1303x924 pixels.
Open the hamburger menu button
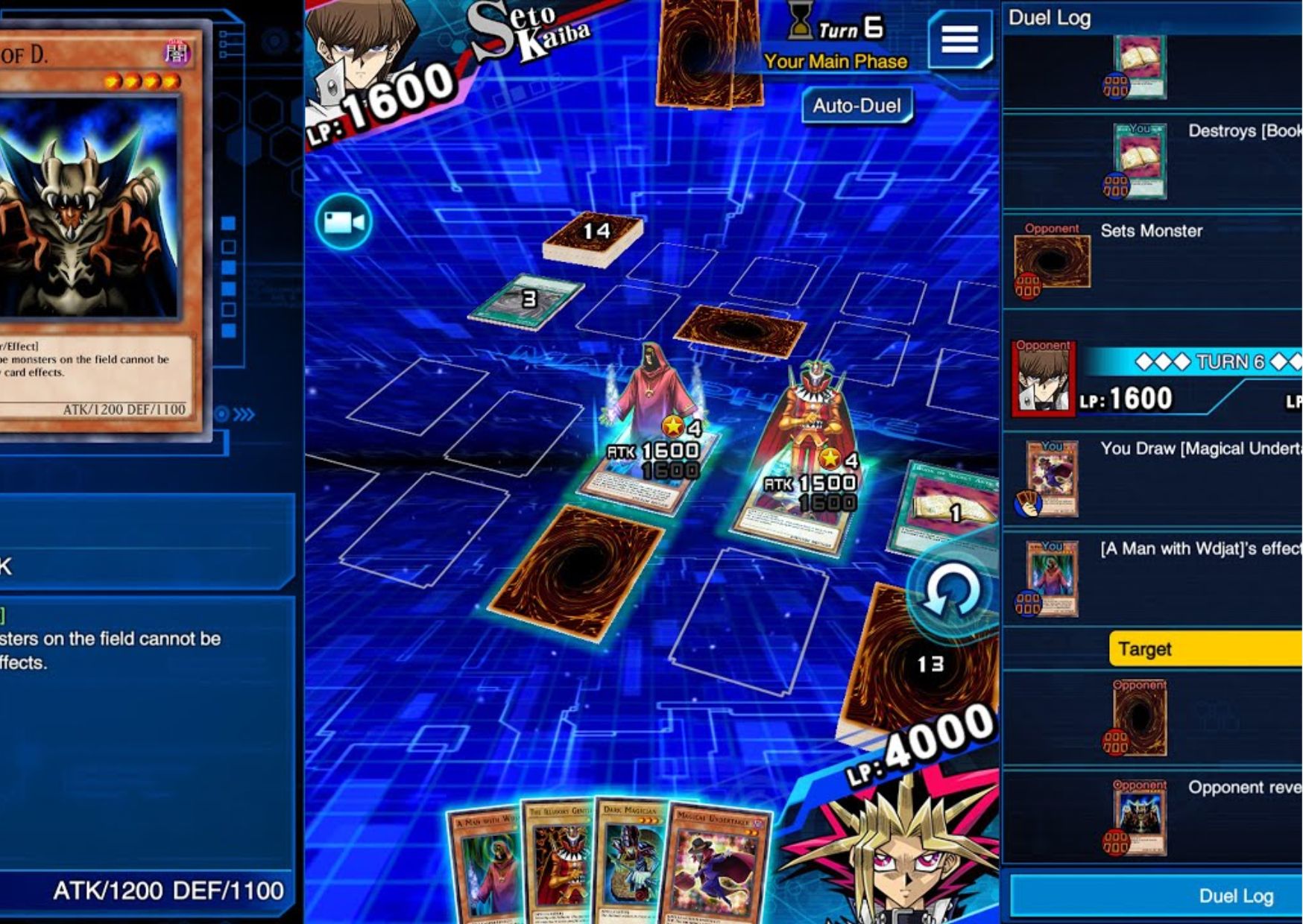[959, 39]
